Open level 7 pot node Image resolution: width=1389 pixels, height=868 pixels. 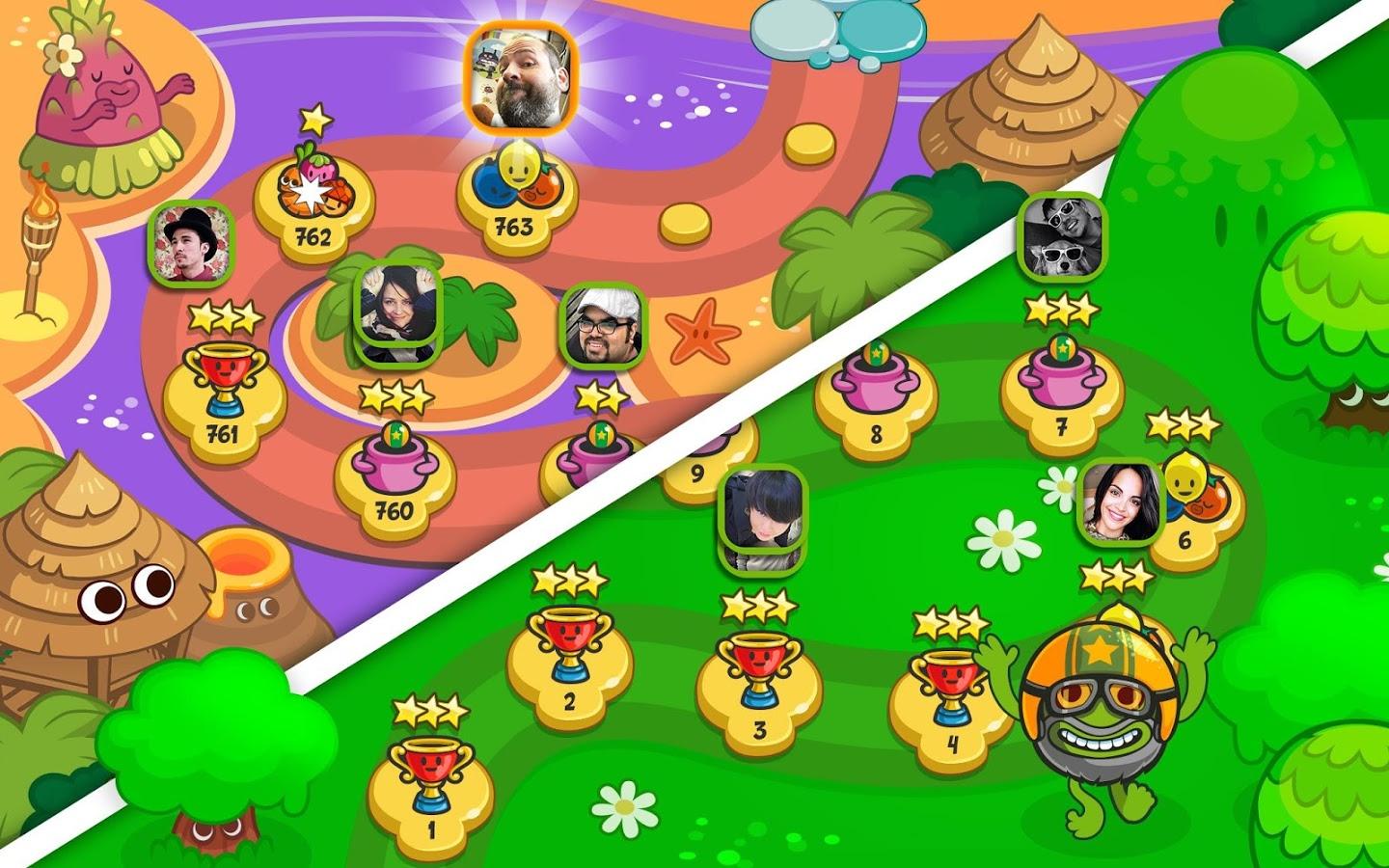(1061, 395)
